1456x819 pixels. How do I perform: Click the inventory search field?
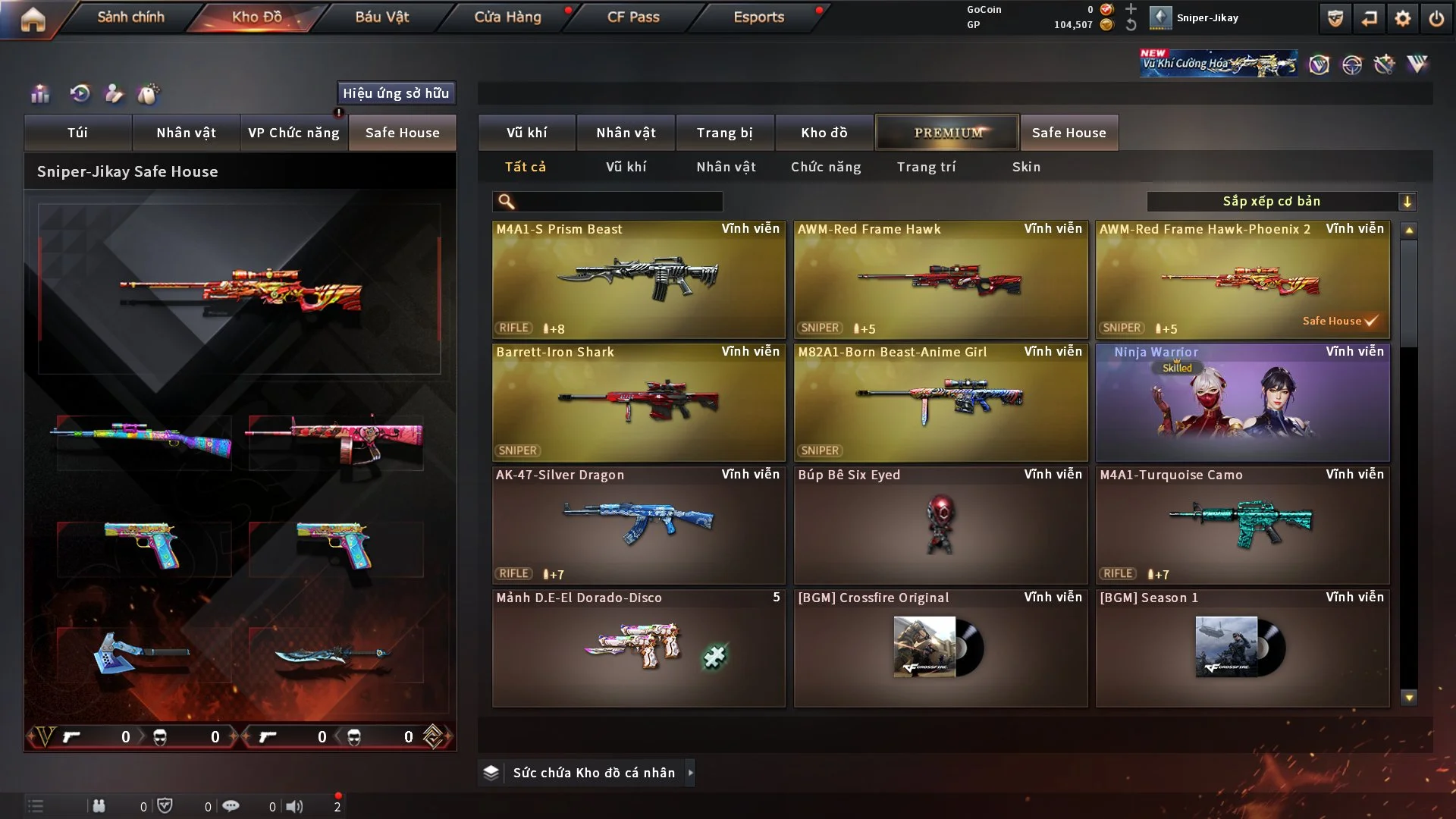(617, 202)
